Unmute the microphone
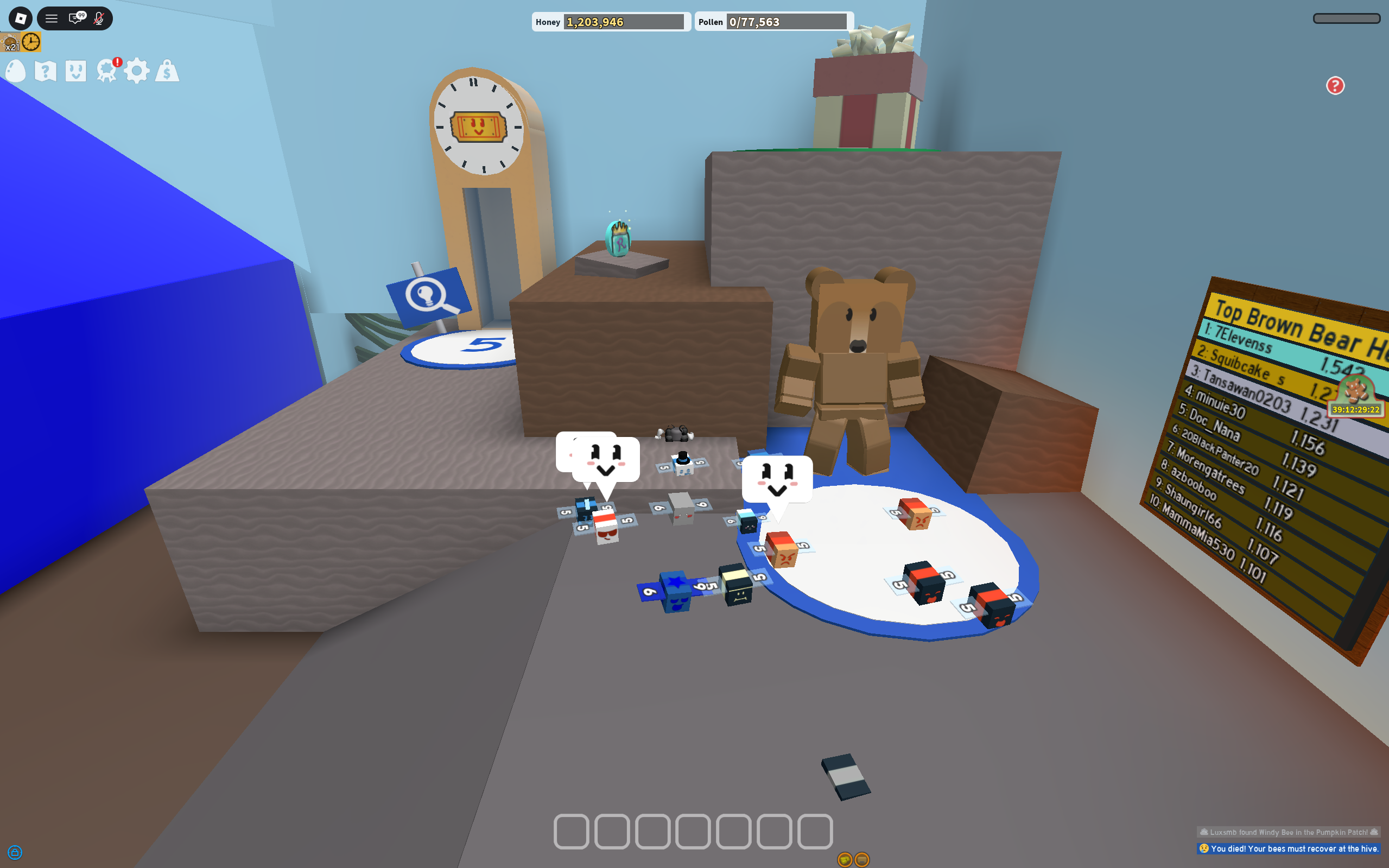 point(98,18)
